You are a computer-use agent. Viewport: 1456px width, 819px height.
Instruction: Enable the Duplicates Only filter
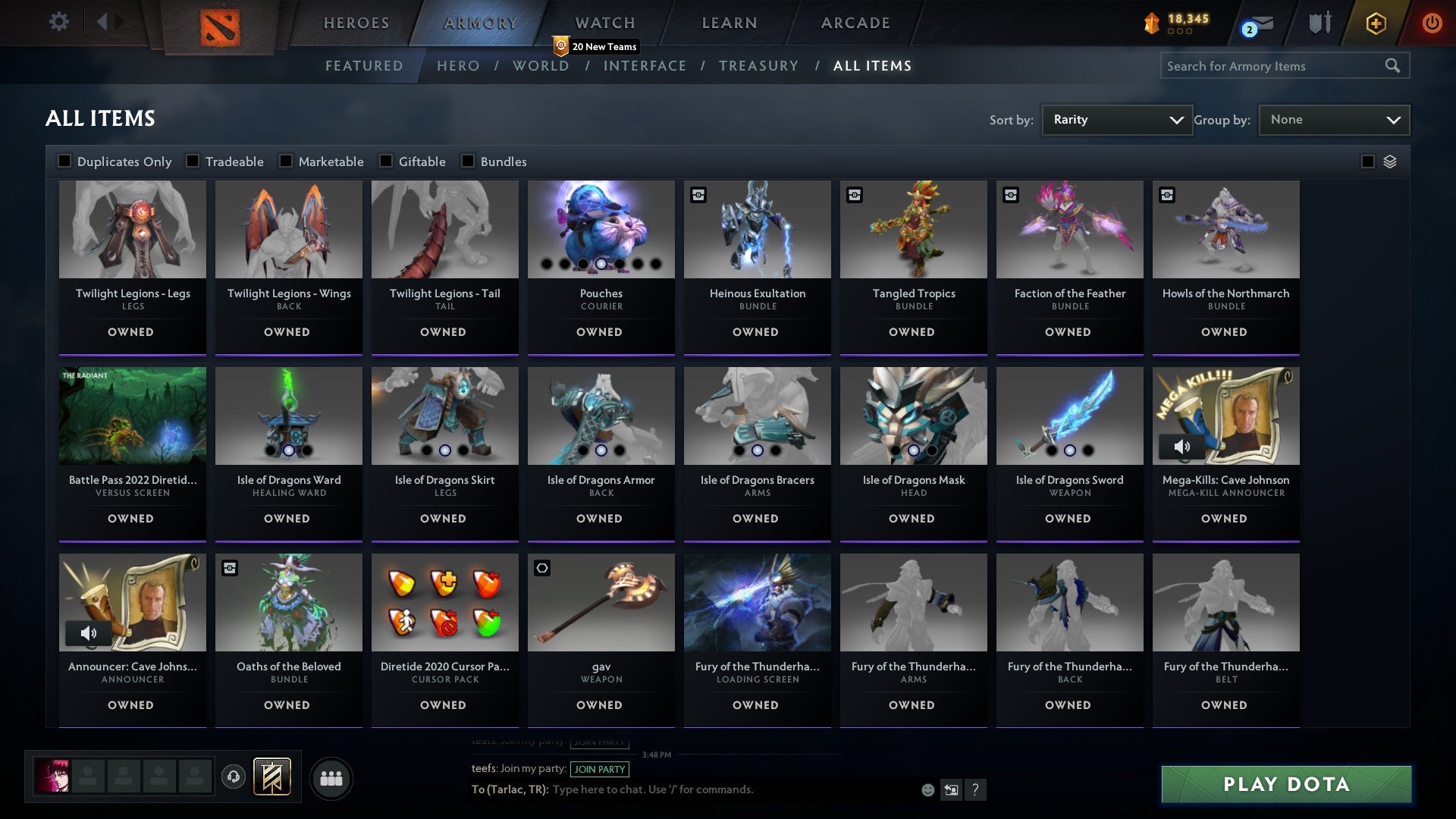click(x=64, y=161)
